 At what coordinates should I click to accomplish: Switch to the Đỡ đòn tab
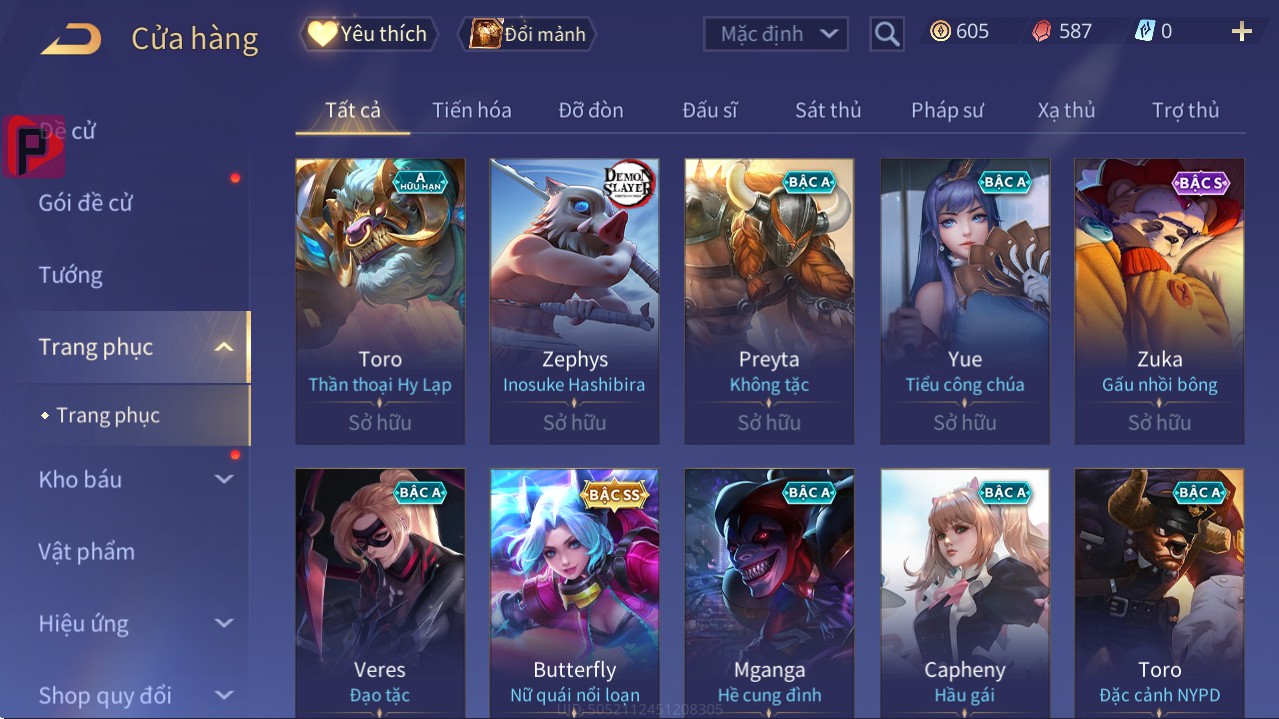(590, 110)
